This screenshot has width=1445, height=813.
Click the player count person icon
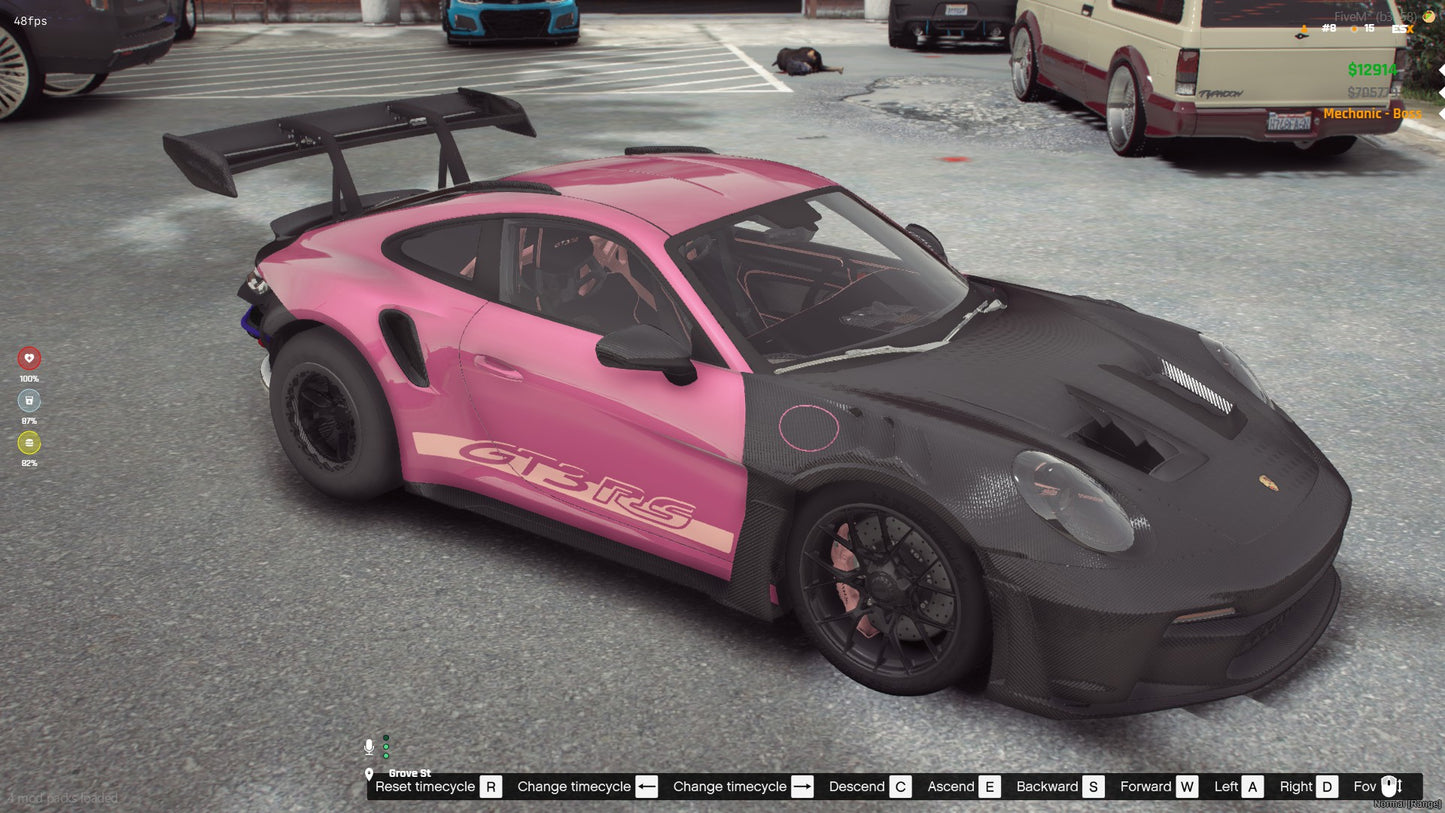[x=1304, y=29]
